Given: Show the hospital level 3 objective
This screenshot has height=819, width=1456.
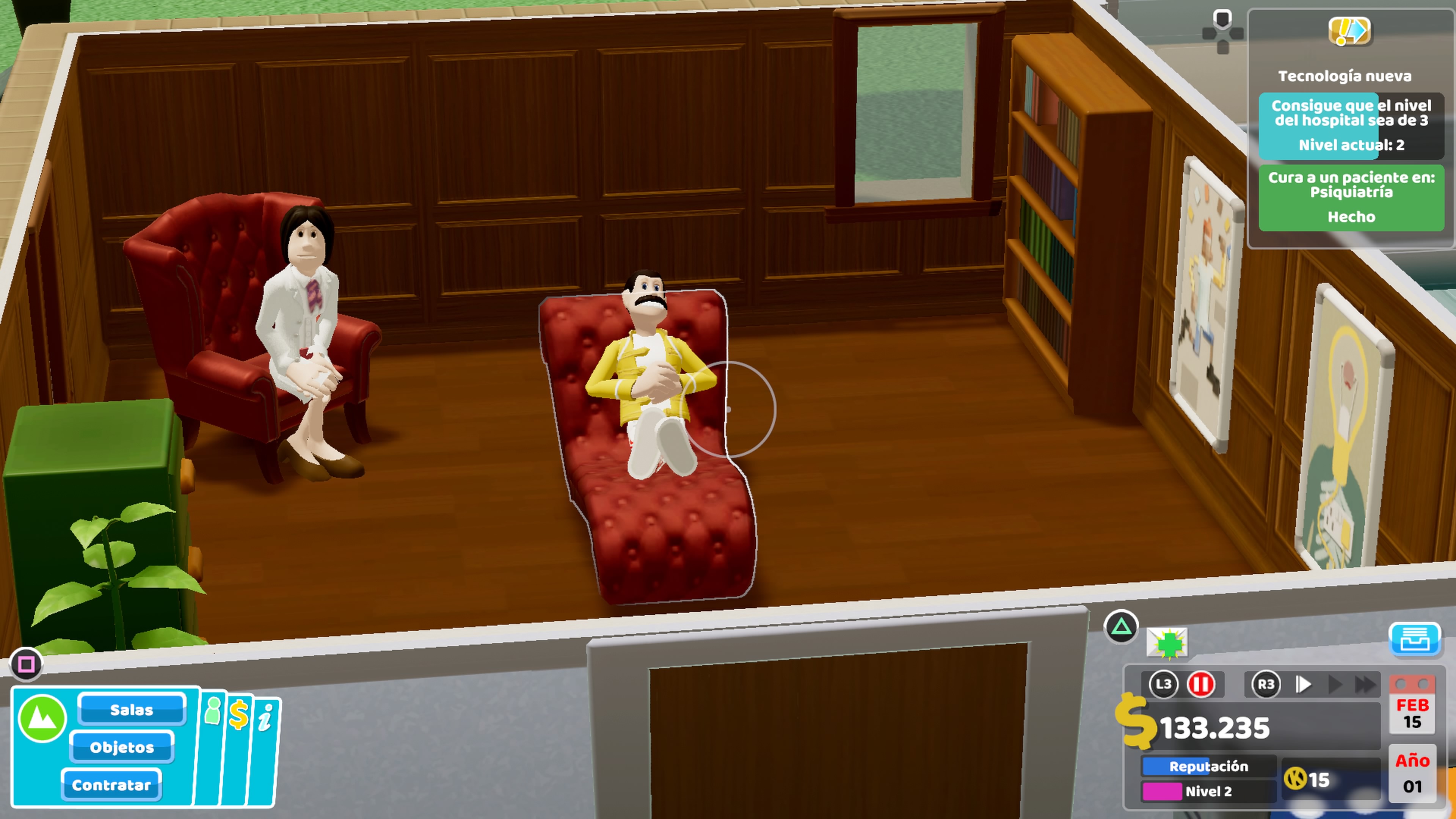Looking at the screenshot, I should click(x=1351, y=126).
